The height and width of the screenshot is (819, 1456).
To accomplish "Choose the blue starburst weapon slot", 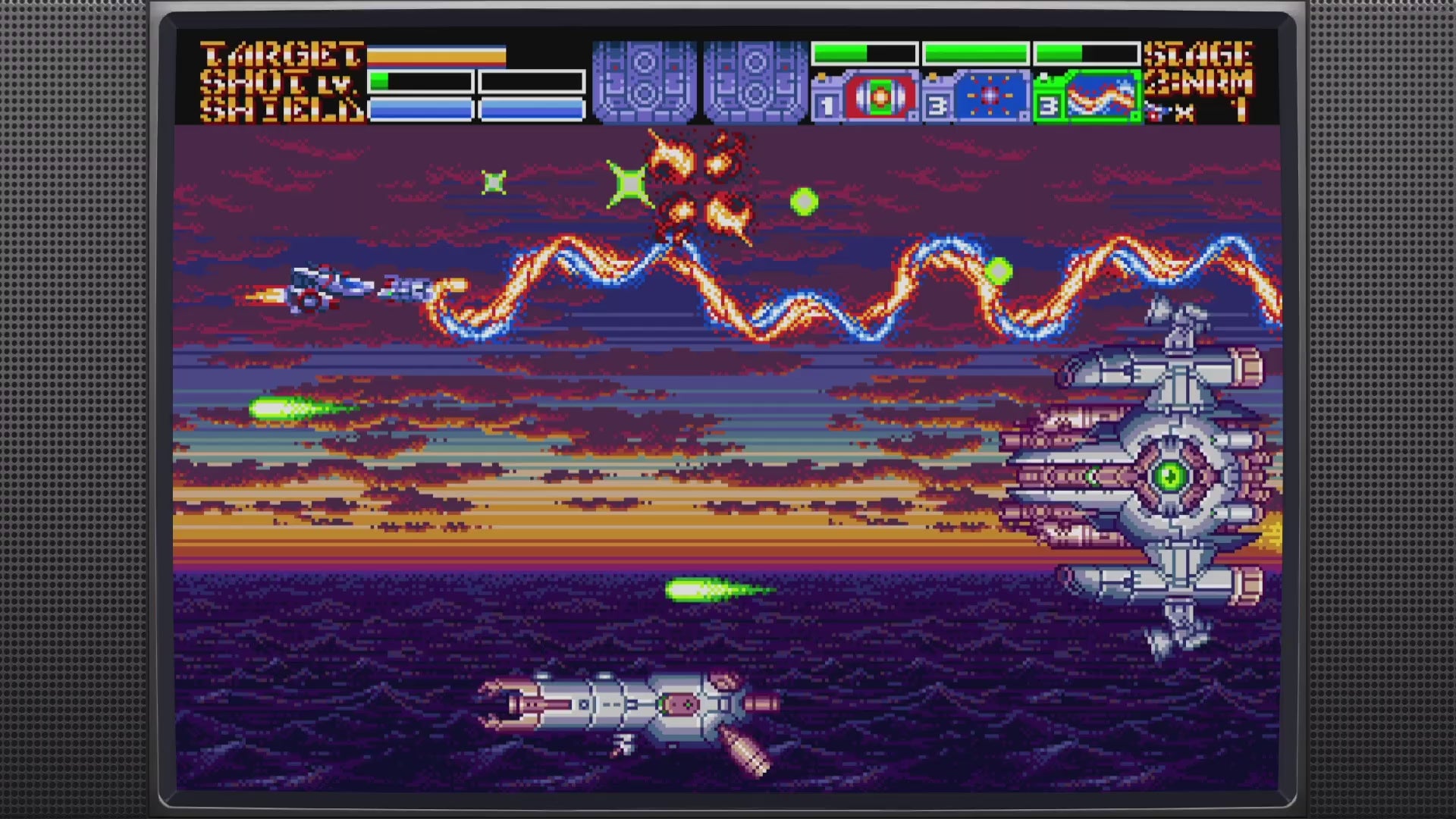I will tap(989, 97).
